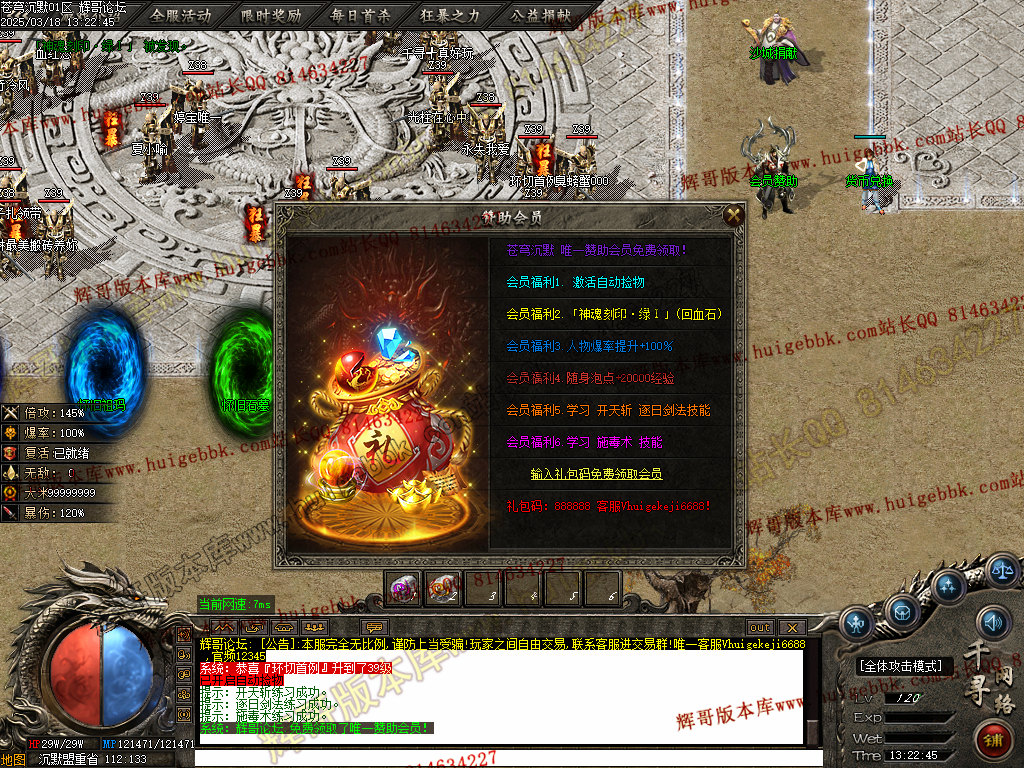Open the character panel warrior icon
Viewport: 1024px width, 768px height.
point(856,624)
